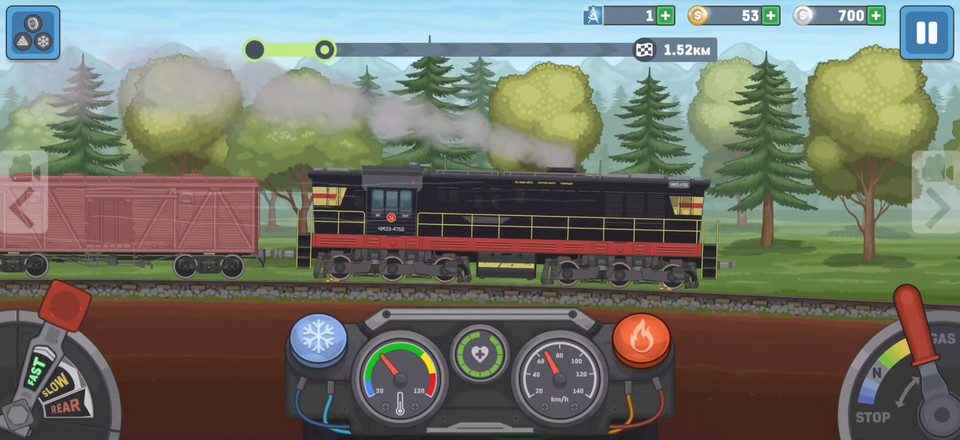
Task: Tap the STOP end of the throttle
Action: point(872,416)
